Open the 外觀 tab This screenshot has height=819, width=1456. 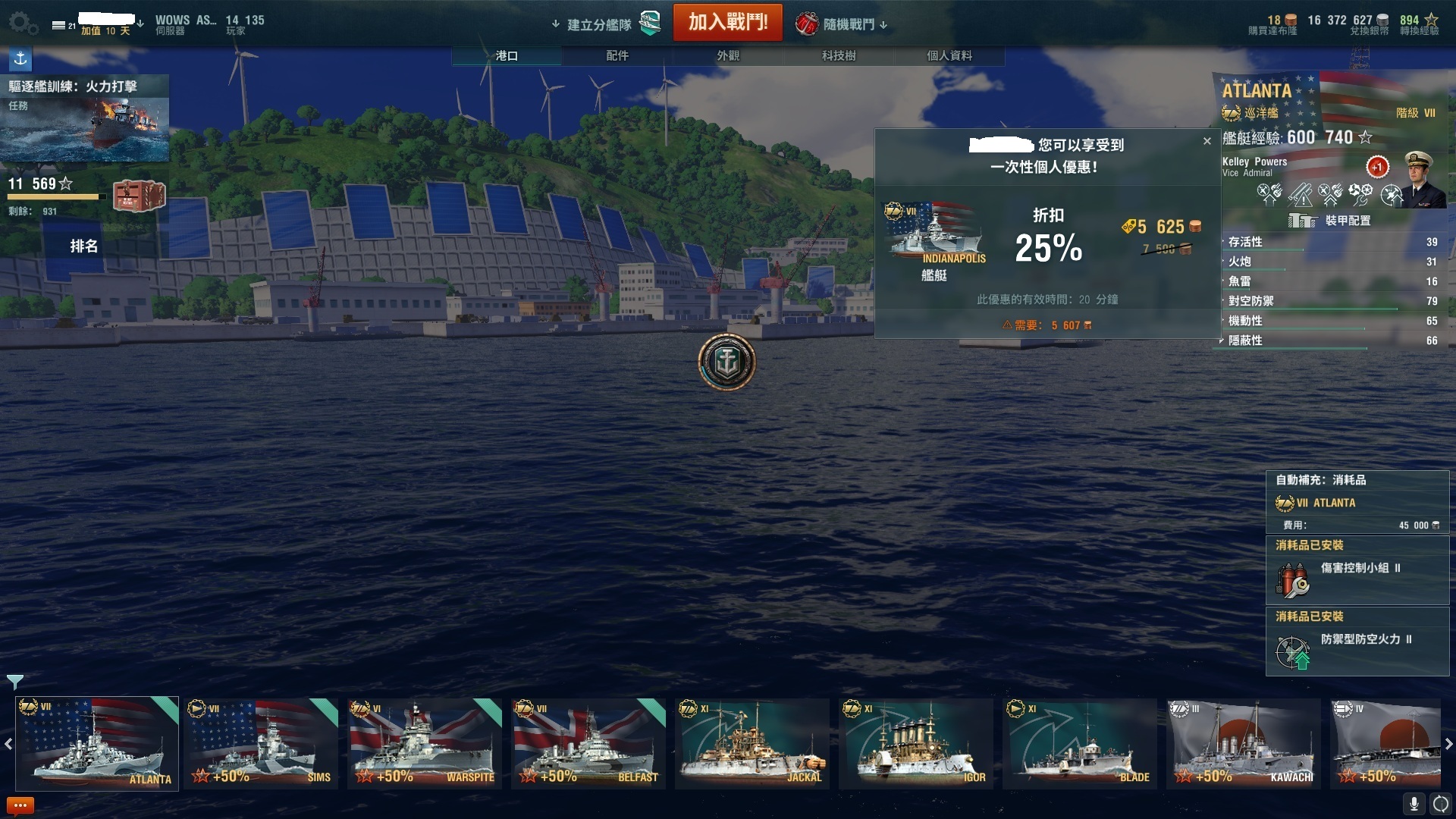pyautogui.click(x=727, y=55)
